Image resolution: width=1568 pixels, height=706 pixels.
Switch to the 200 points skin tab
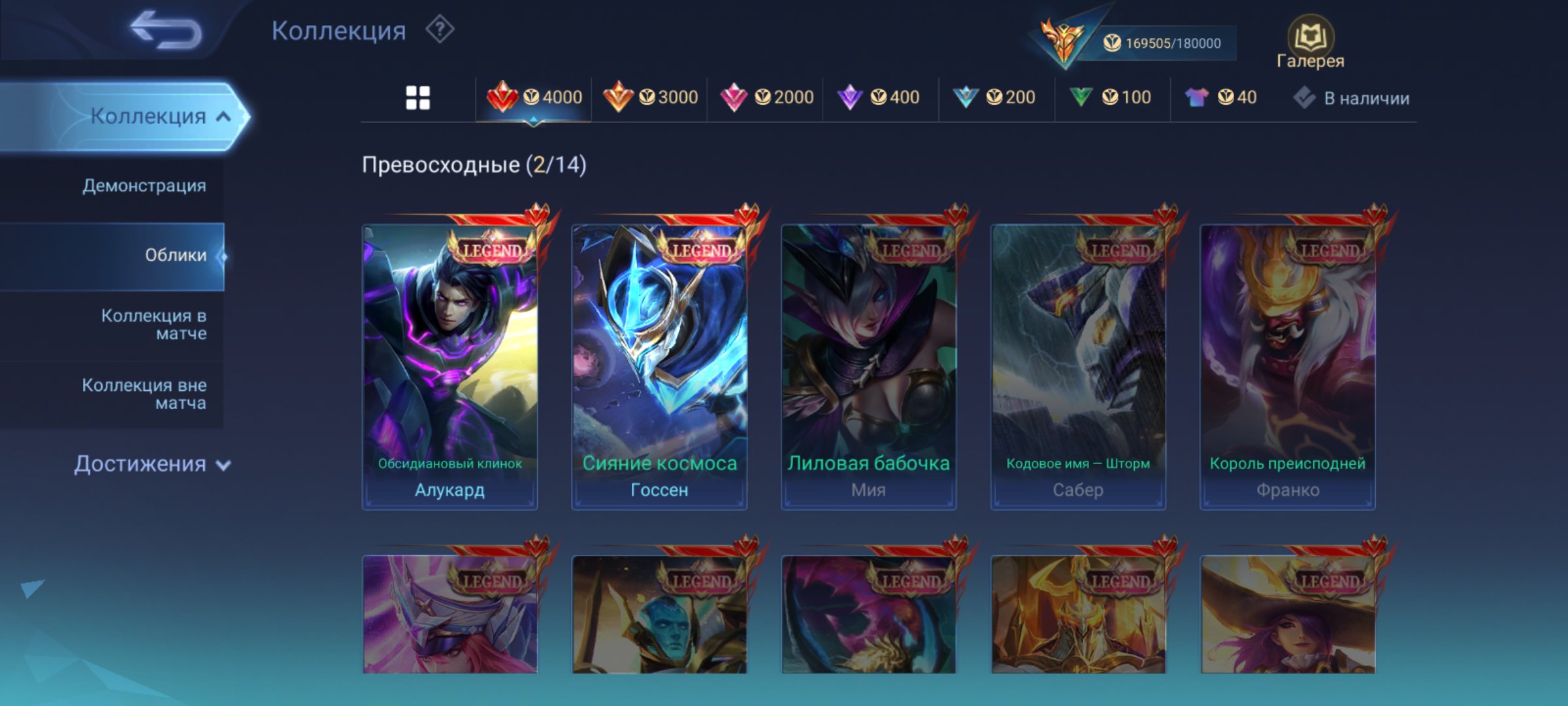(x=995, y=97)
